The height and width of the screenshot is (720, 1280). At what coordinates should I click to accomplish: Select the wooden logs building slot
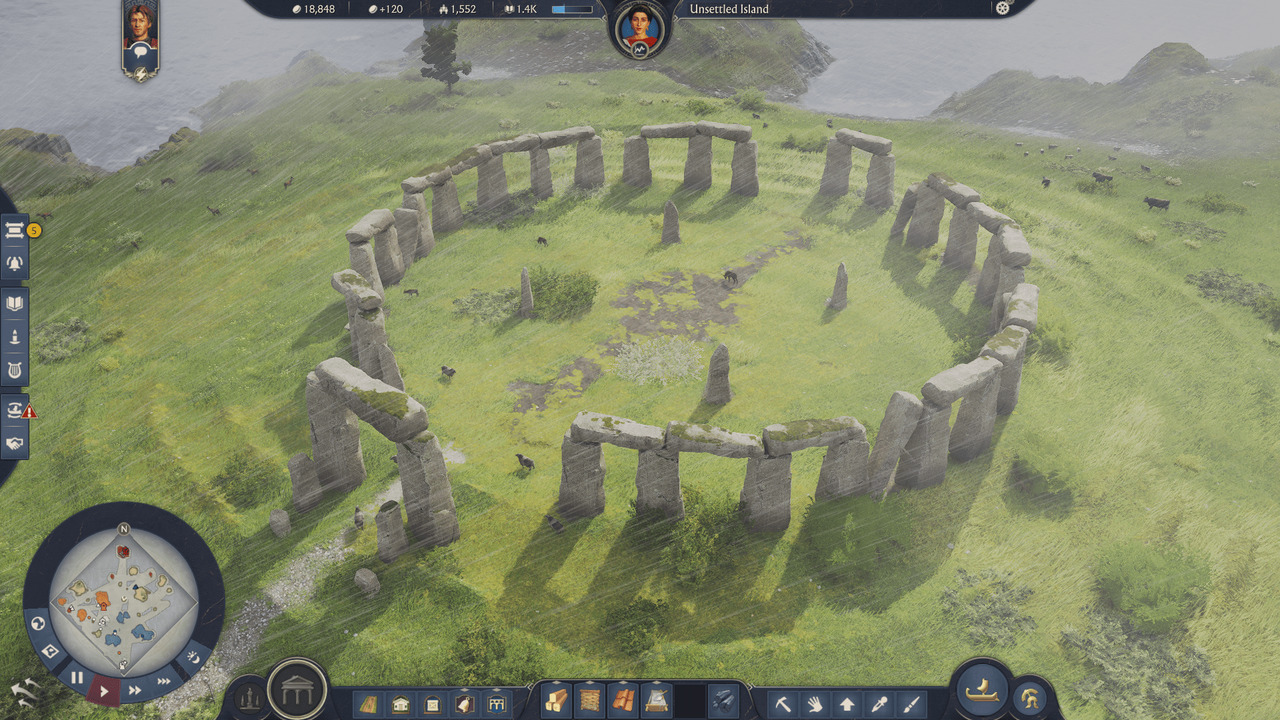coord(556,702)
